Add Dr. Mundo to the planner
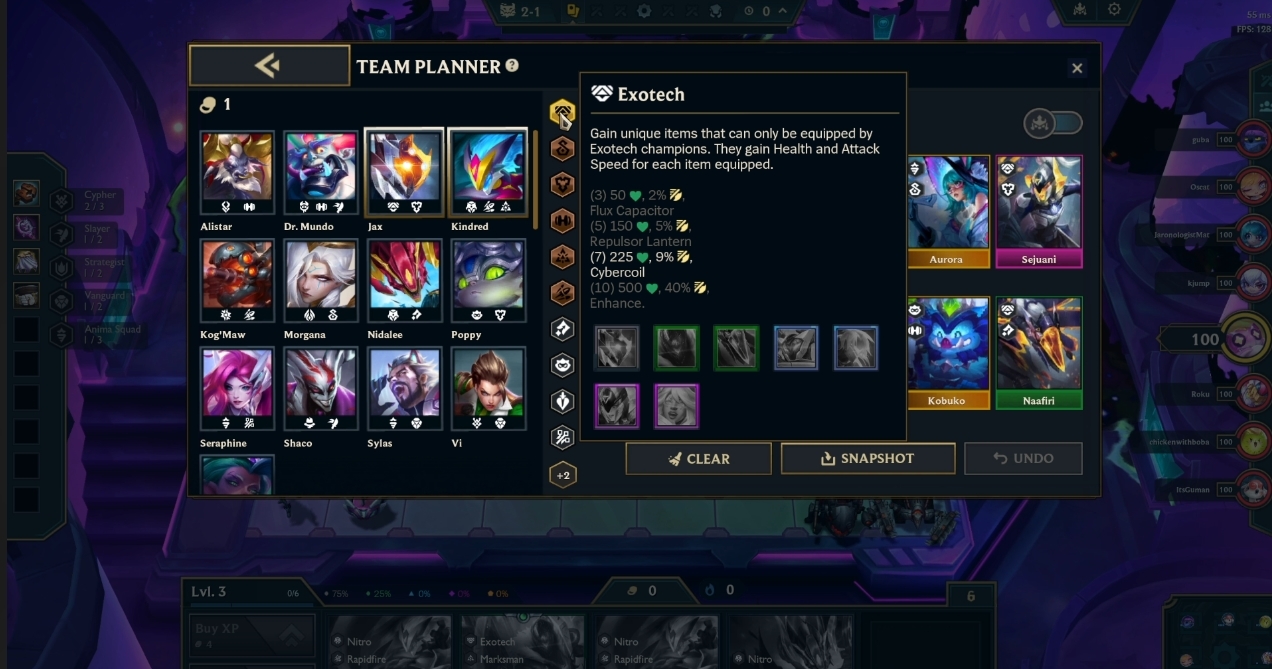1272x669 pixels. tap(321, 174)
